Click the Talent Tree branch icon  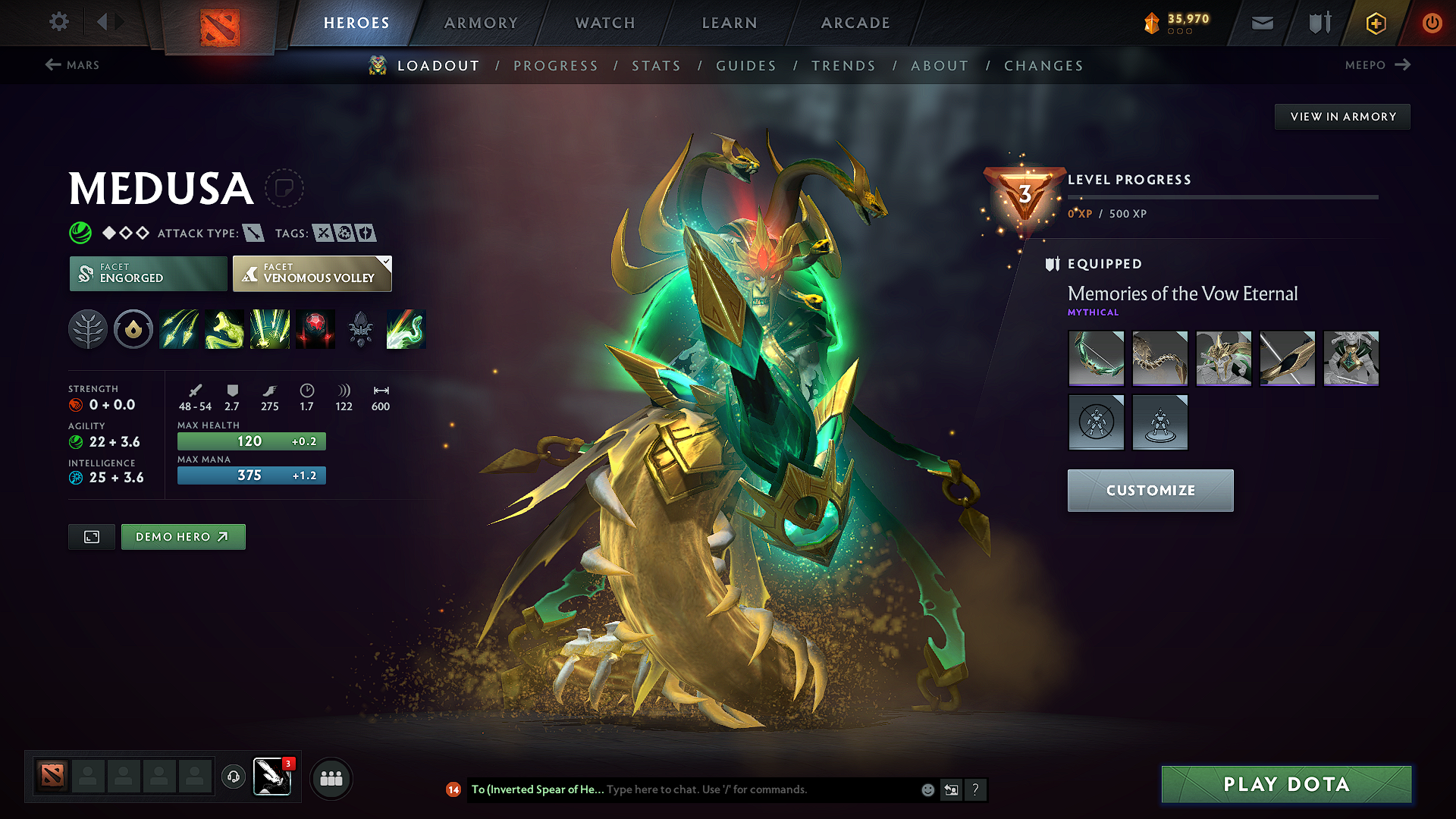click(x=88, y=329)
